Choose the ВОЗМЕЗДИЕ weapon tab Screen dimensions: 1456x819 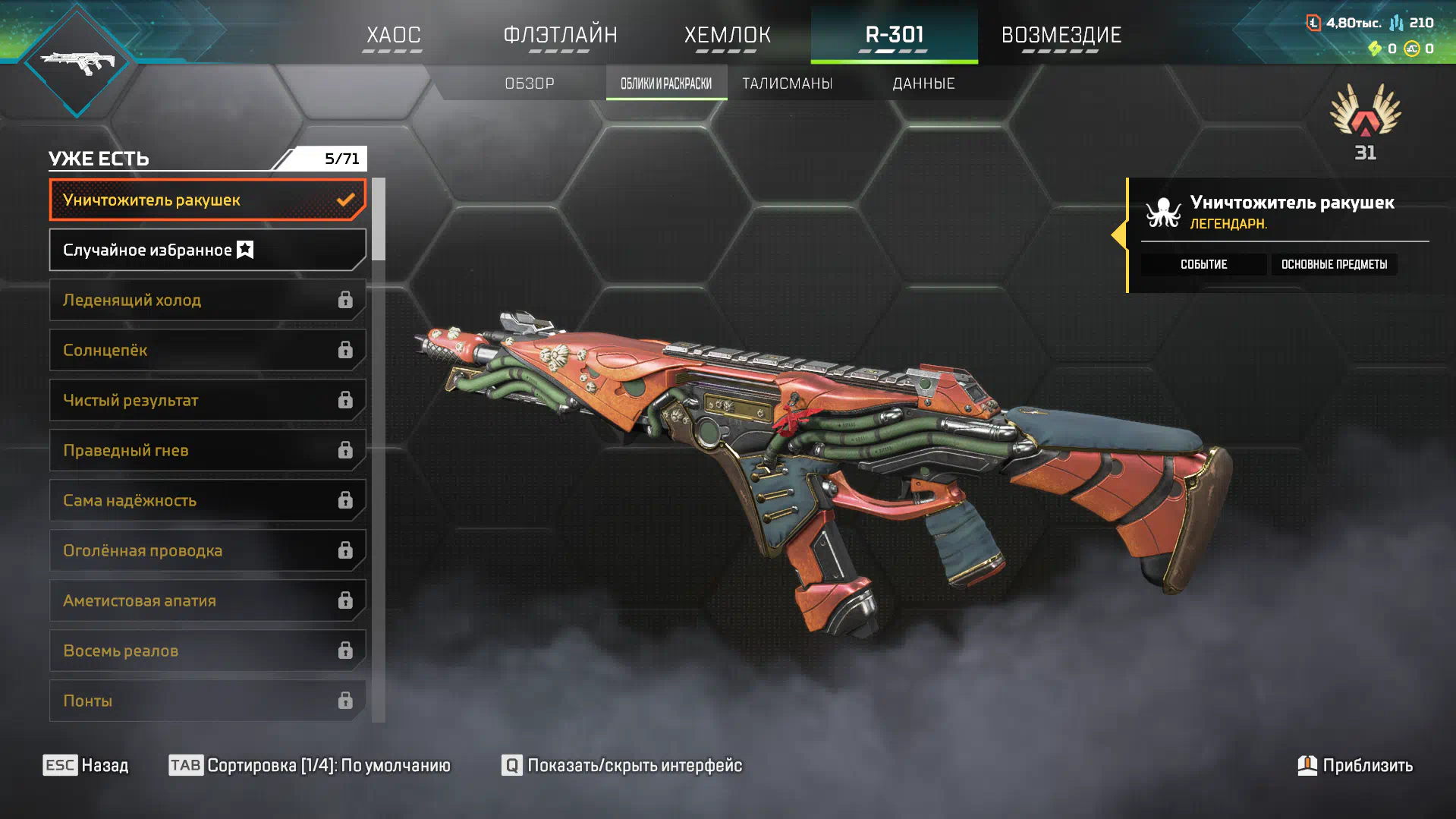(x=1061, y=35)
